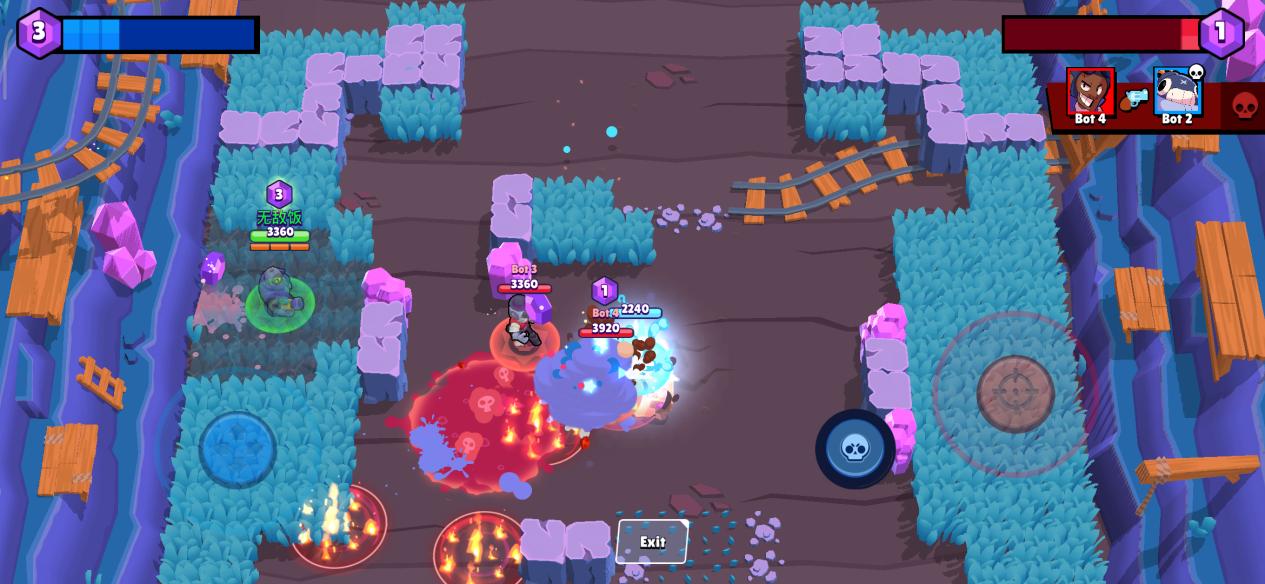Tap the blue movement joystick

238,448
